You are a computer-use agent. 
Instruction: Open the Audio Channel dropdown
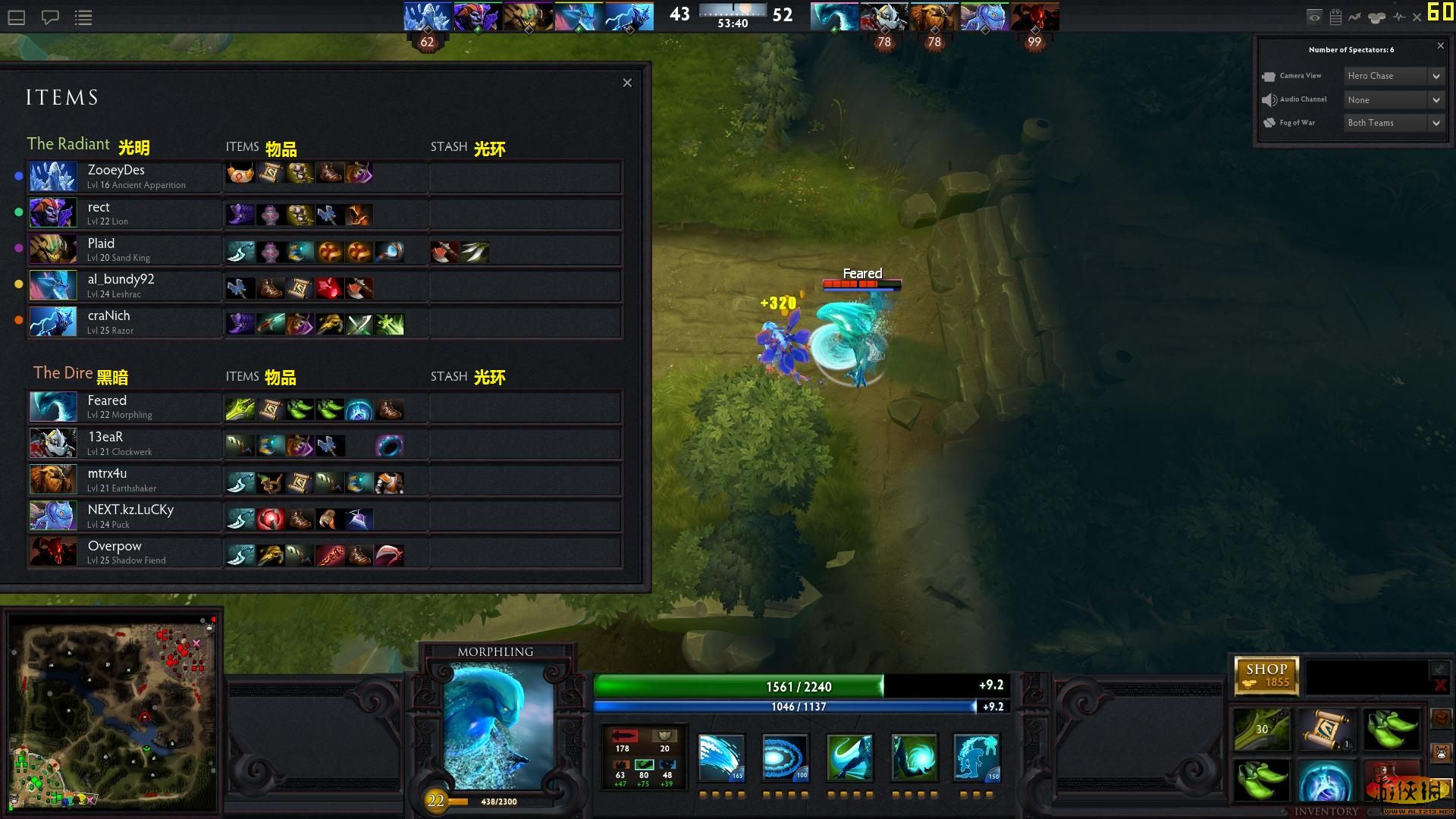click(x=1393, y=99)
